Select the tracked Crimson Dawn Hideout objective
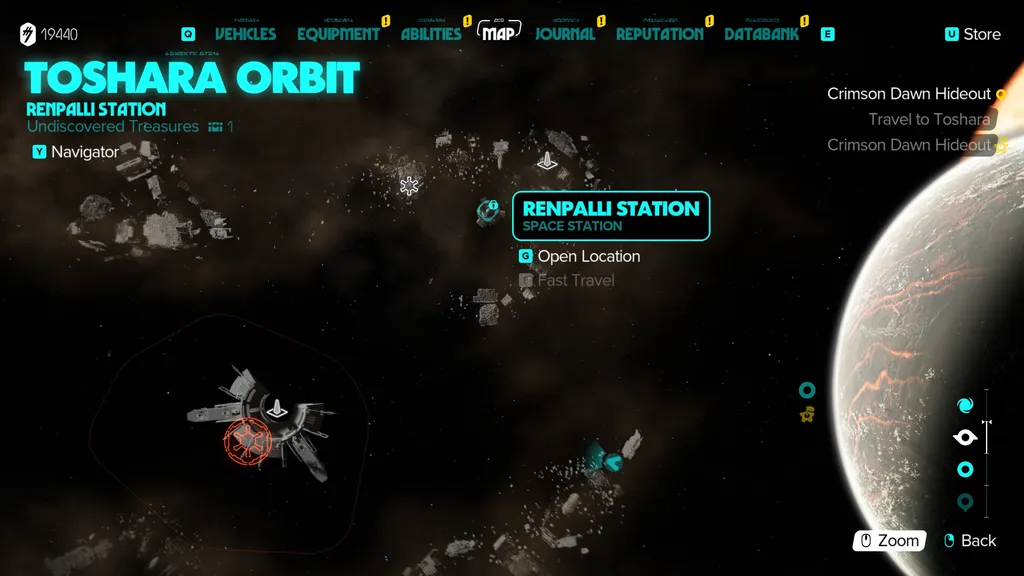1024x576 pixels. point(909,94)
